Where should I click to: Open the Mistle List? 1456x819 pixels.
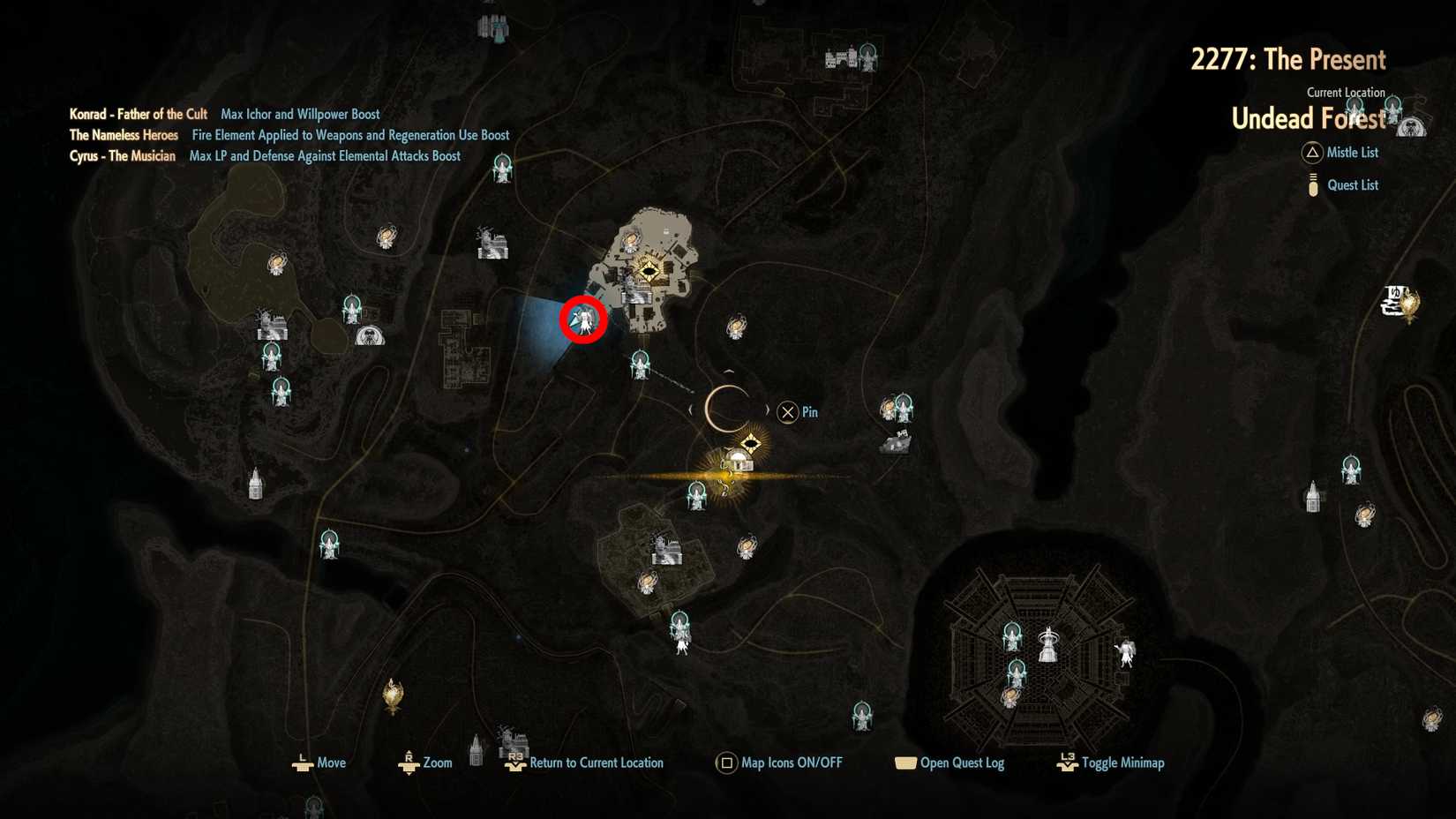(x=1350, y=153)
